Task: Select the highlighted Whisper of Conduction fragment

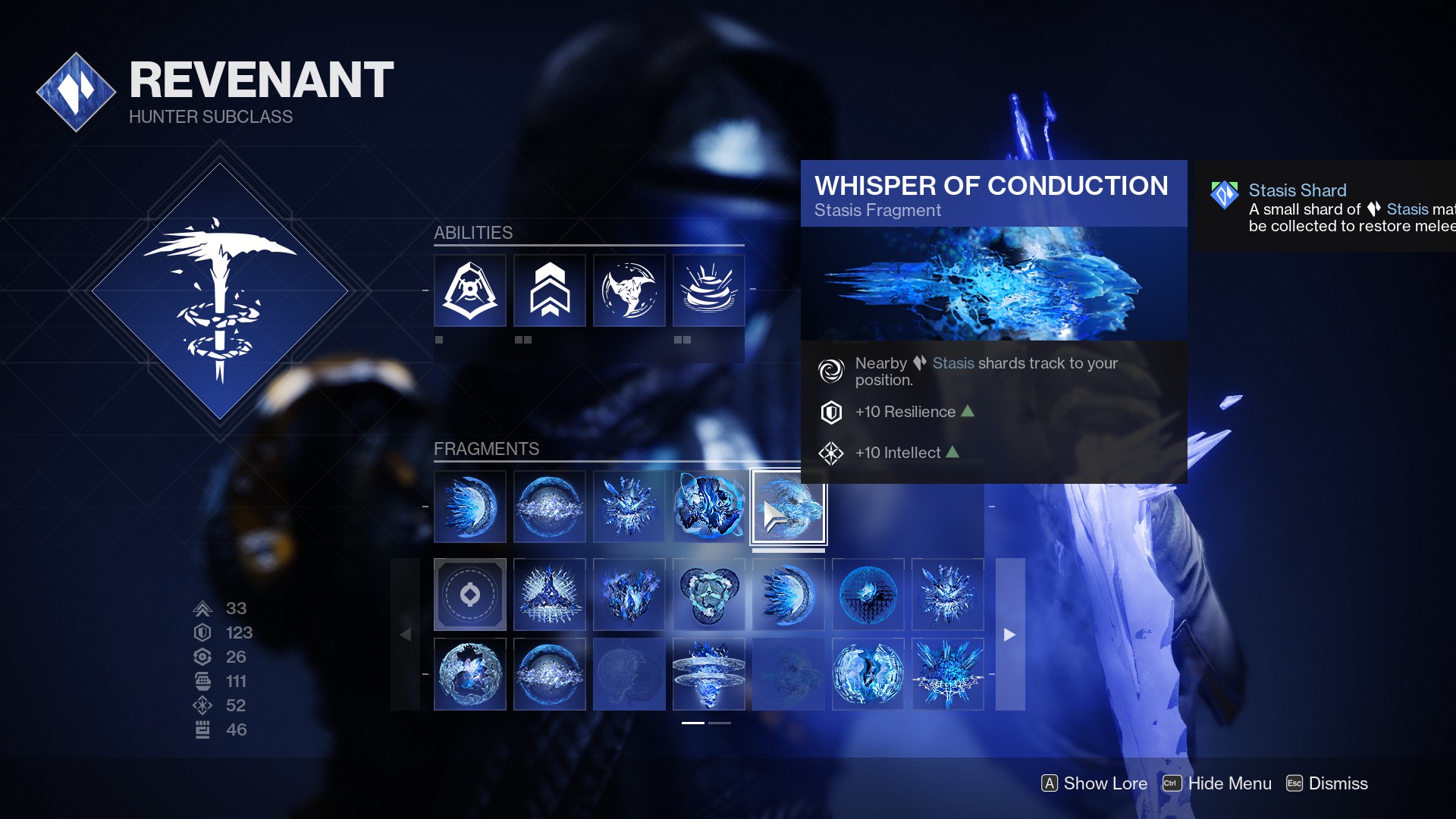Action: (789, 507)
